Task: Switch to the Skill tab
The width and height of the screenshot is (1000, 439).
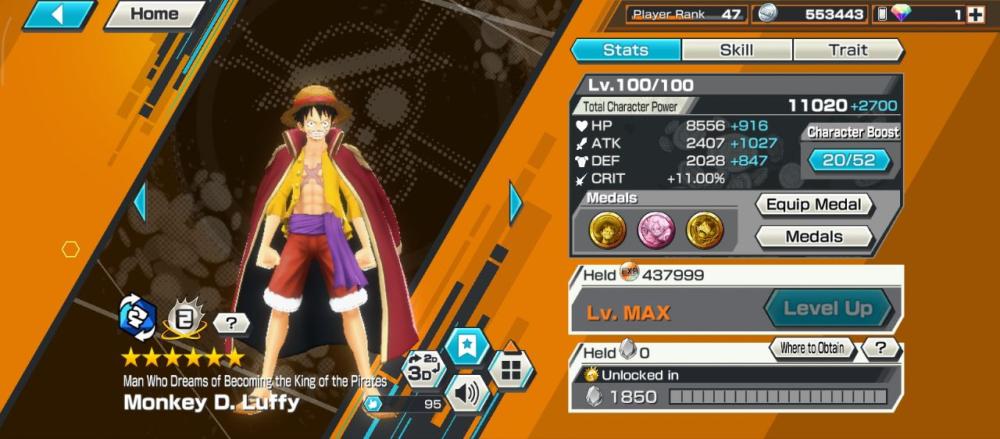Action: pyautogui.click(x=737, y=50)
